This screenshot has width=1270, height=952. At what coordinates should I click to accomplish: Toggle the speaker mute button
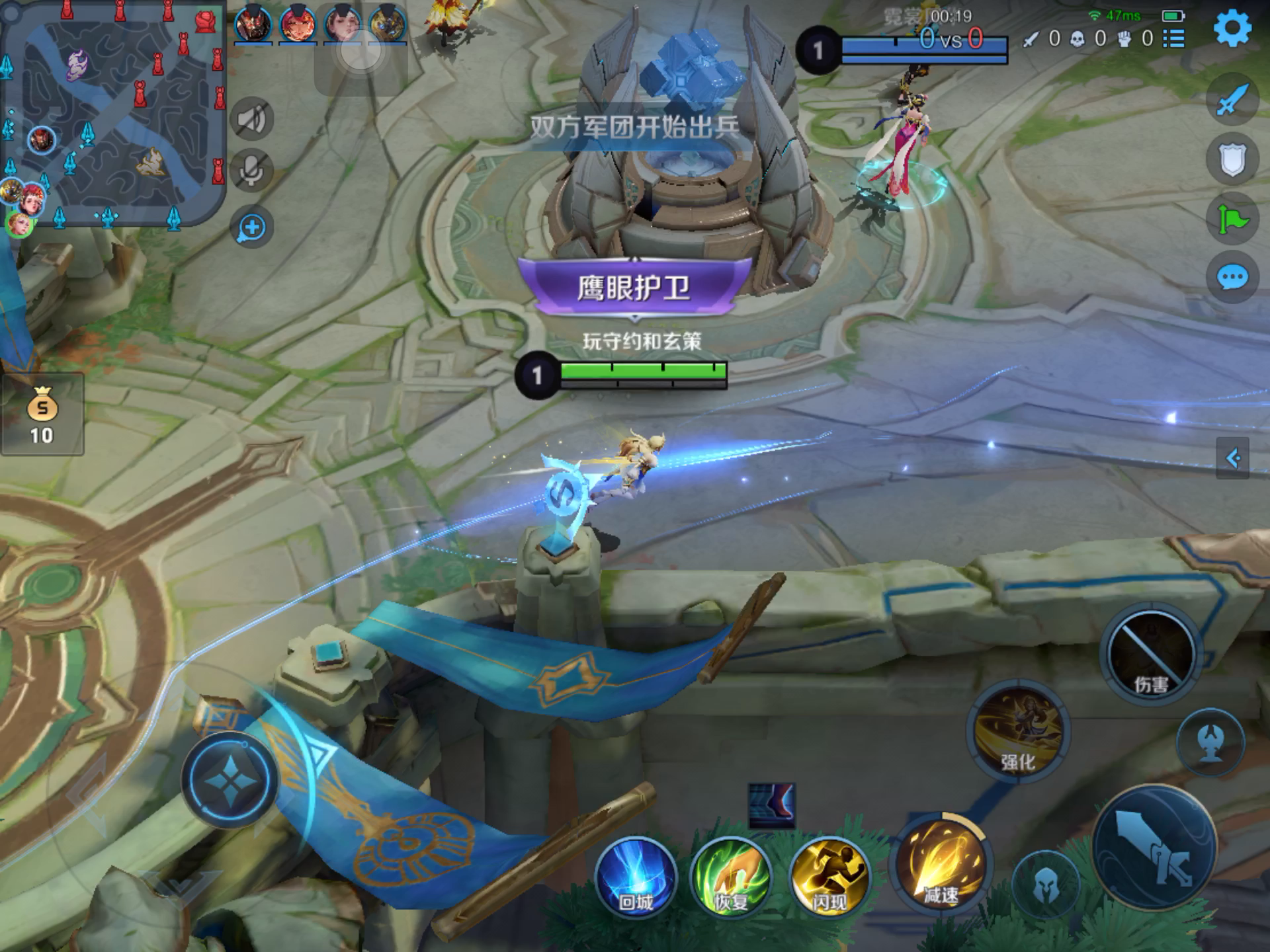[252, 120]
